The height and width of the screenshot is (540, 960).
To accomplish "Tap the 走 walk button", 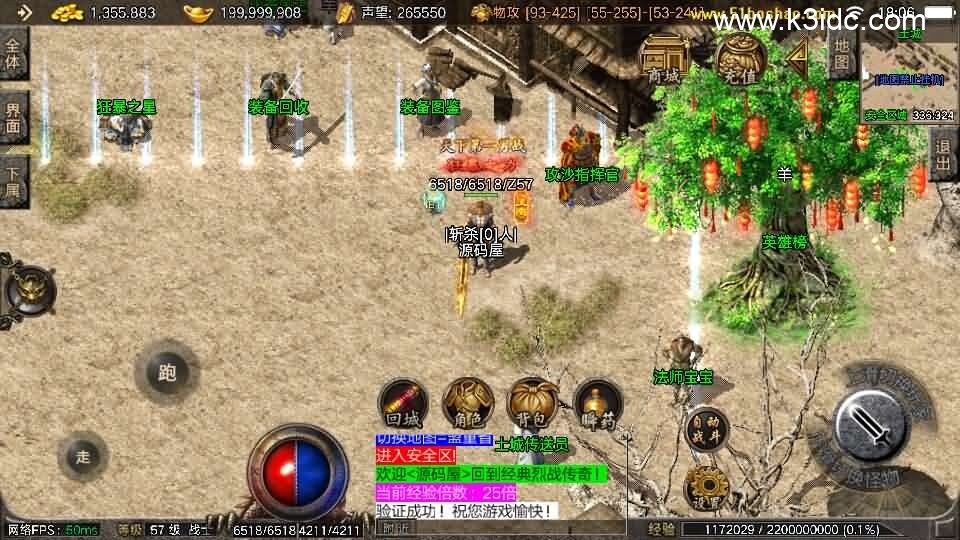I will [83, 457].
